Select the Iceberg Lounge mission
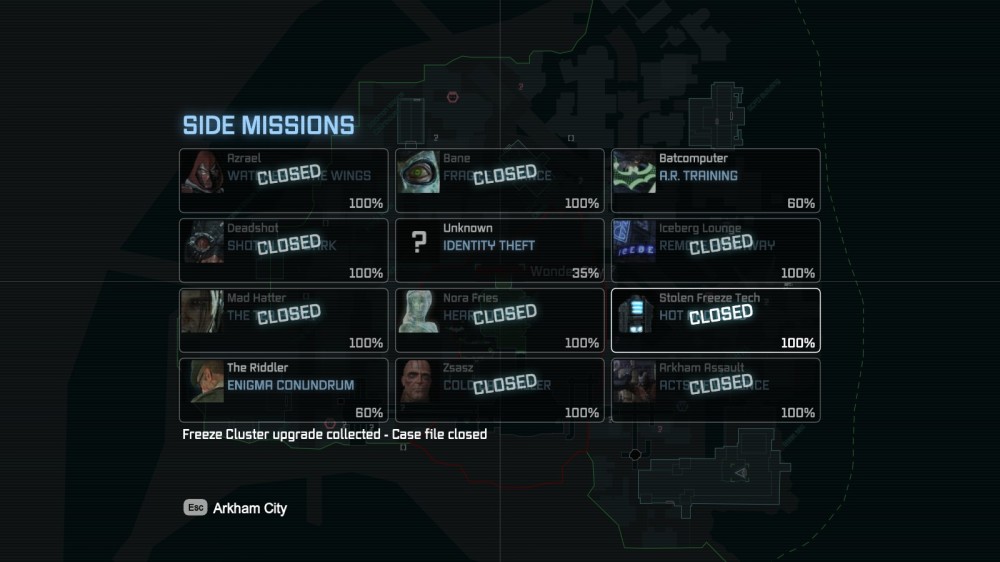The width and height of the screenshot is (1000, 562). click(716, 250)
